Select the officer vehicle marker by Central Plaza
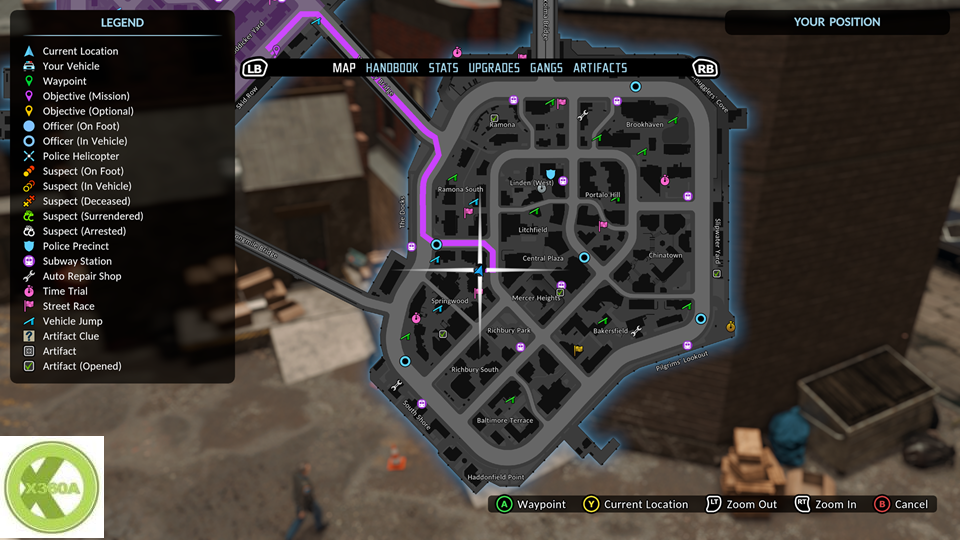This screenshot has height=540, width=960. click(x=585, y=257)
